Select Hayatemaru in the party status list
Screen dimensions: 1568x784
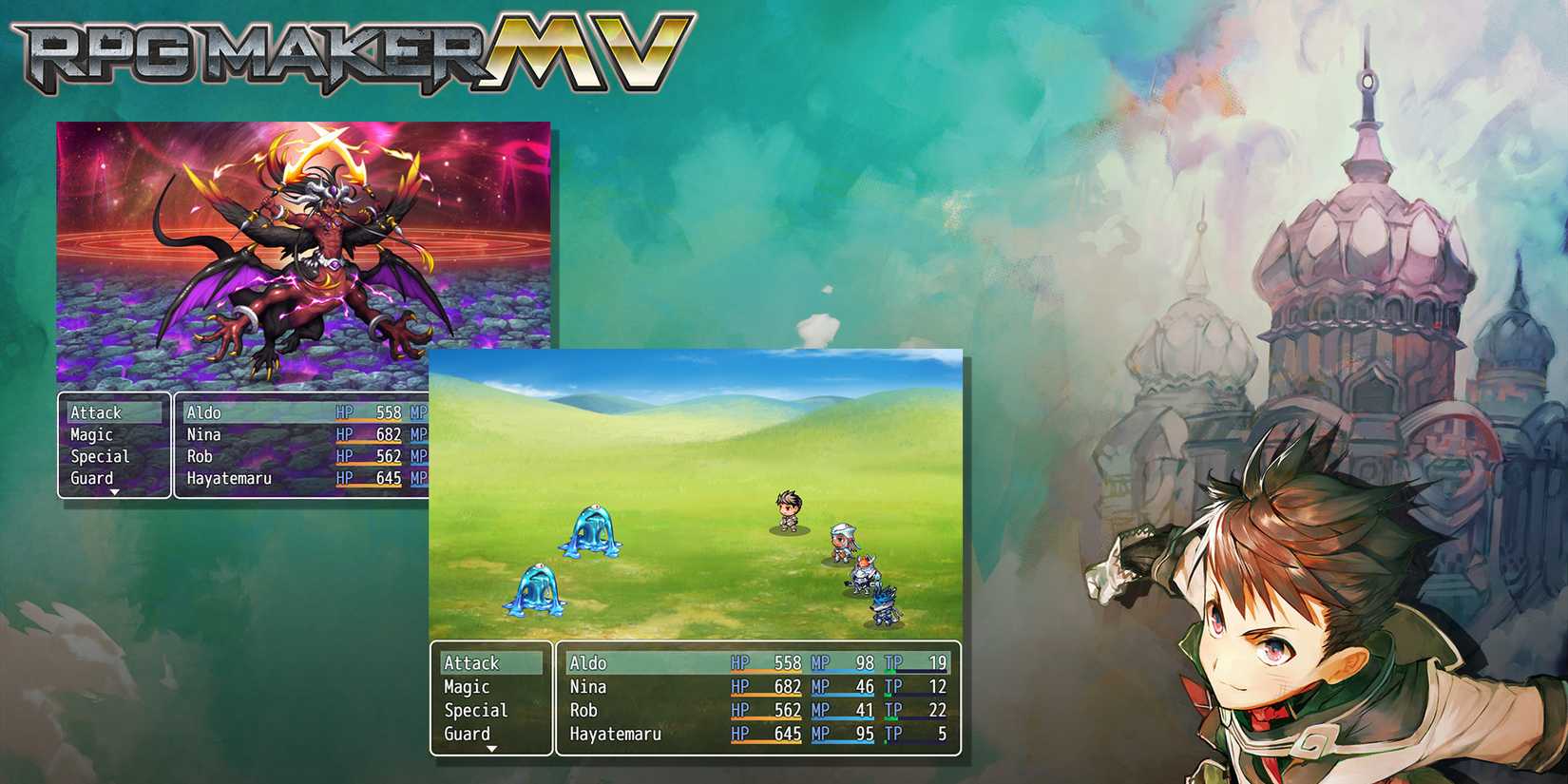click(x=614, y=734)
